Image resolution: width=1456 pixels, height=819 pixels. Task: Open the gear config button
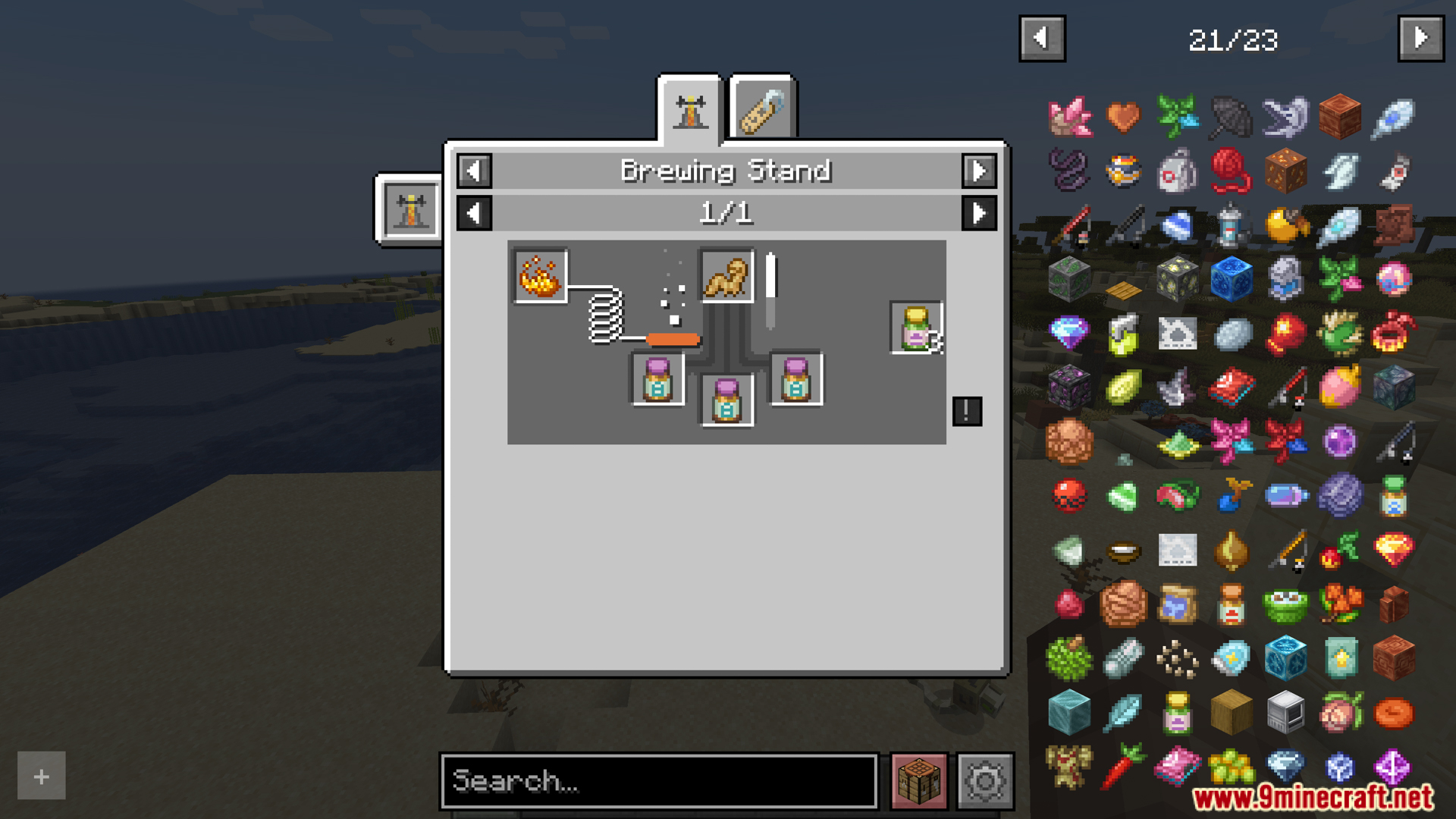(985, 780)
